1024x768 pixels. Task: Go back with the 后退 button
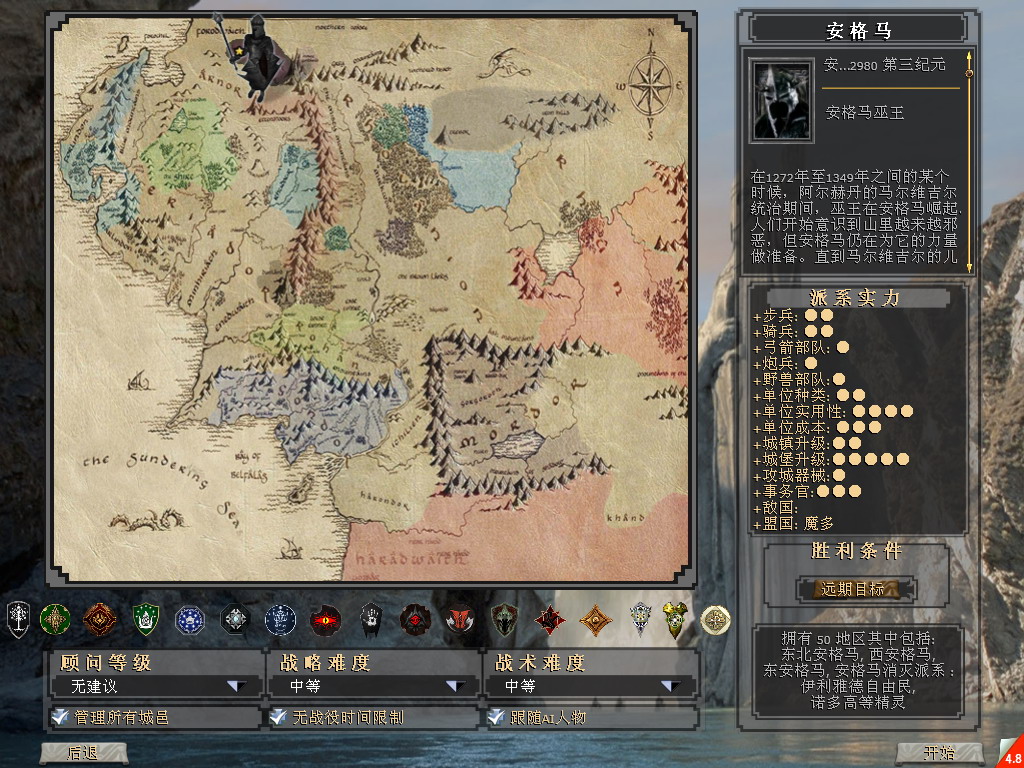pyautogui.click(x=83, y=753)
